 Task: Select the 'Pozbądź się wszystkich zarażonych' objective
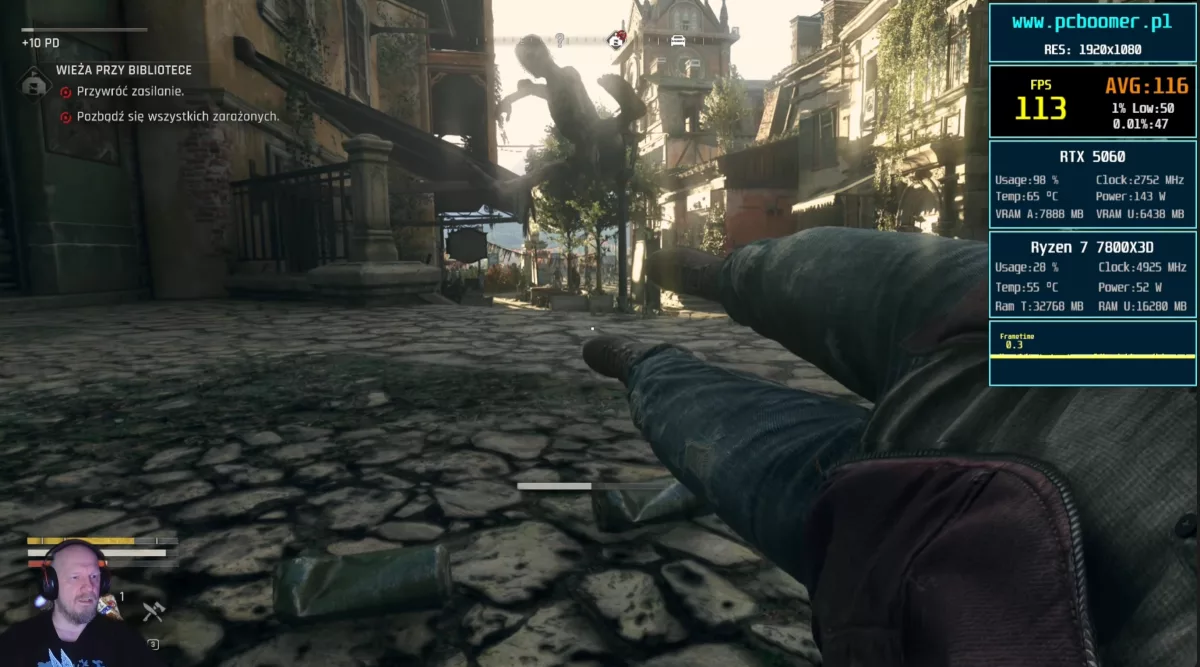click(177, 116)
